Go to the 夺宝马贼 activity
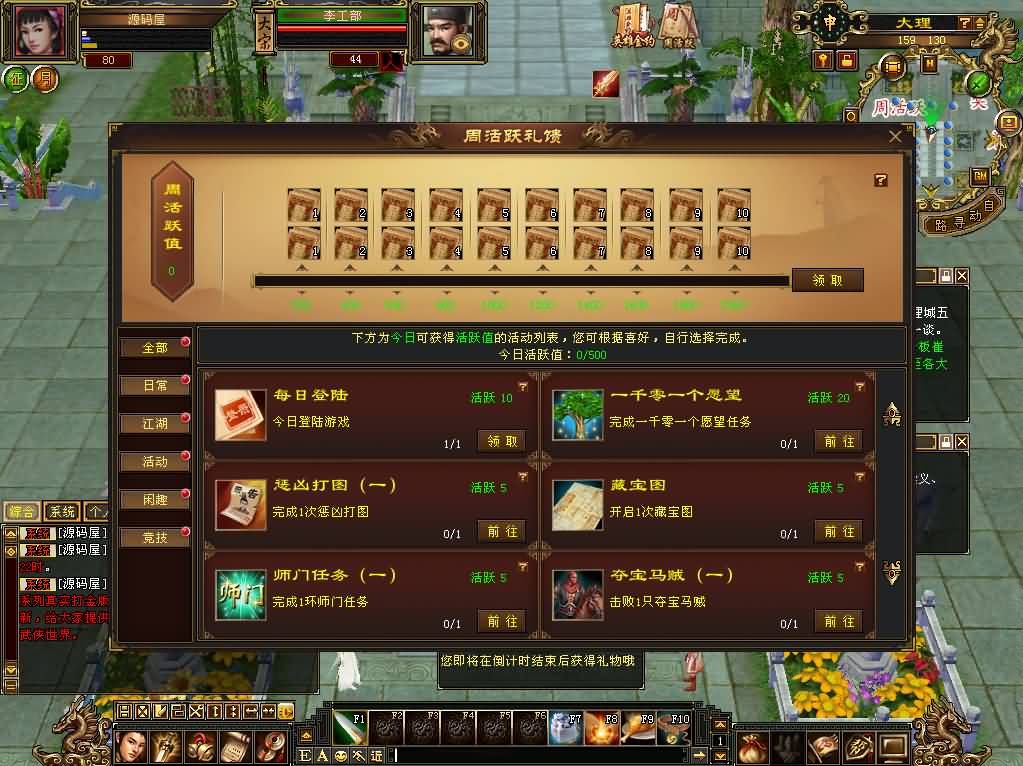The image size is (1023, 766). pyautogui.click(x=839, y=621)
